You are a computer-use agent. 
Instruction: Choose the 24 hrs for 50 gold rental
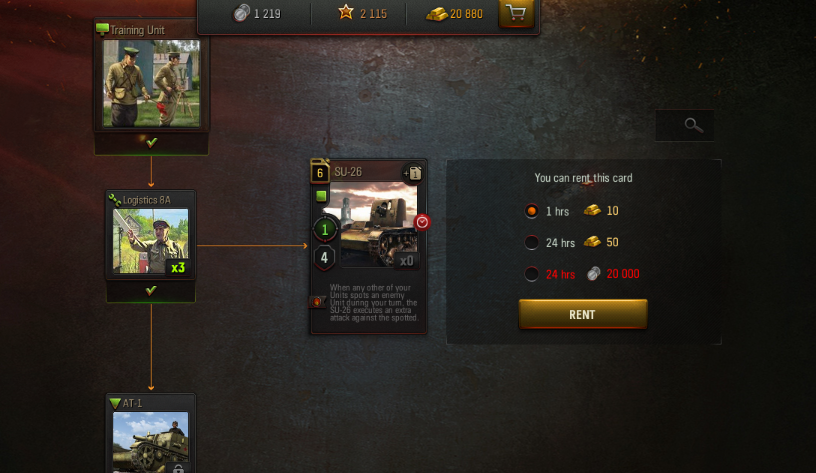[x=532, y=242]
